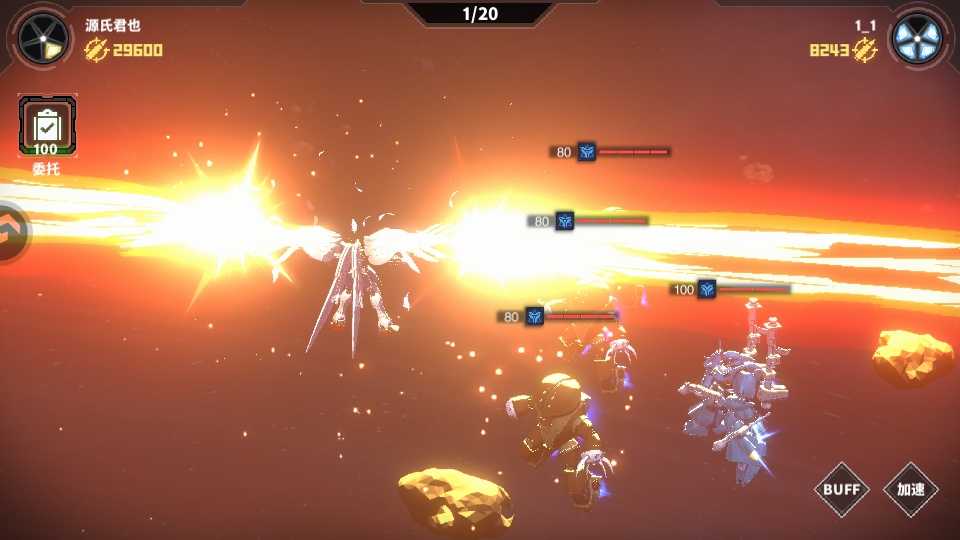Select the player avatar of 源氏君也
The height and width of the screenshot is (540, 960).
coord(43,39)
